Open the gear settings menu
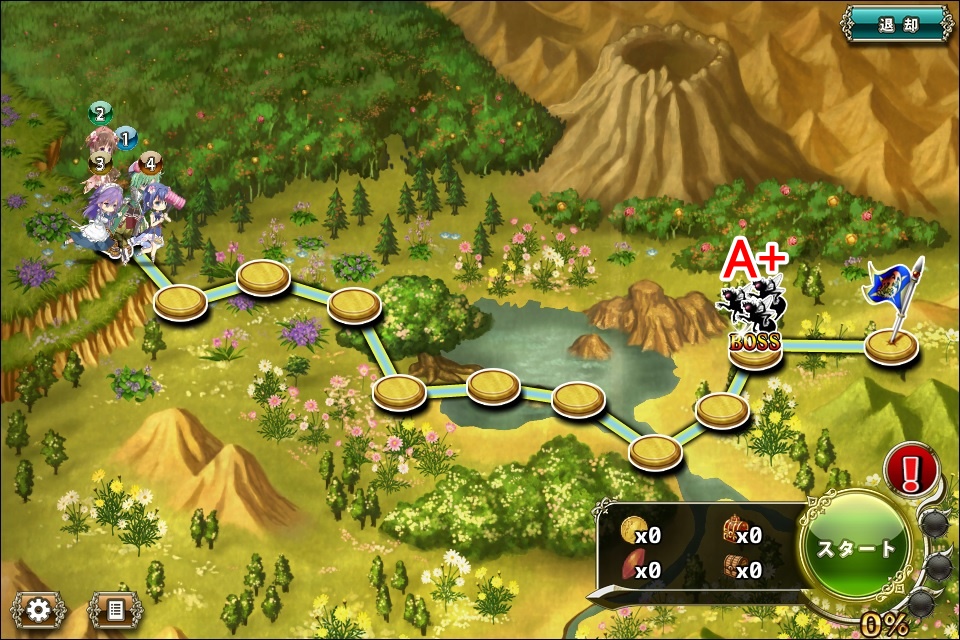The width and height of the screenshot is (960, 640). [x=39, y=609]
